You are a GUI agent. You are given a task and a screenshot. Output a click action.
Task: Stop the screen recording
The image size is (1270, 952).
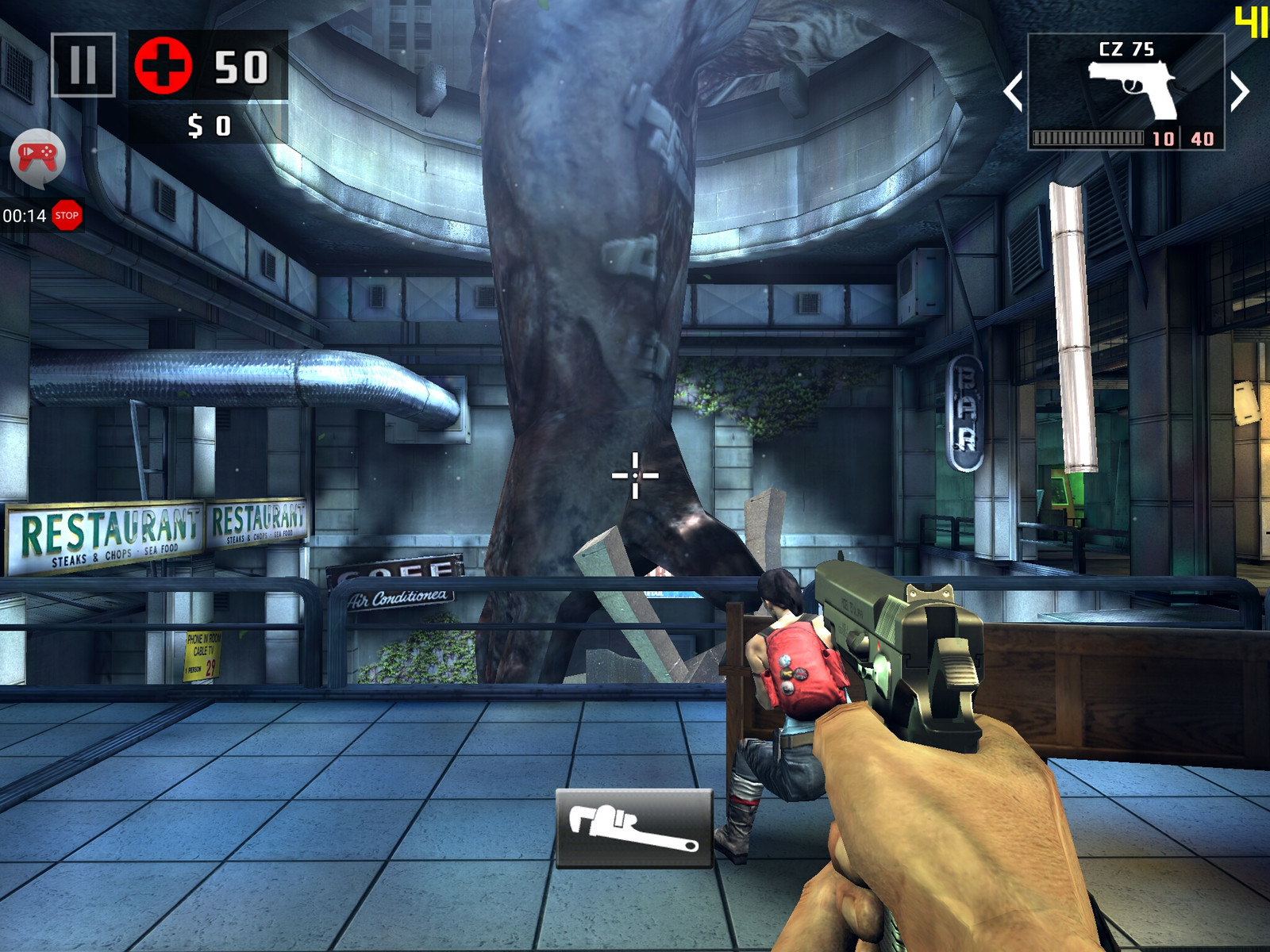coord(67,215)
